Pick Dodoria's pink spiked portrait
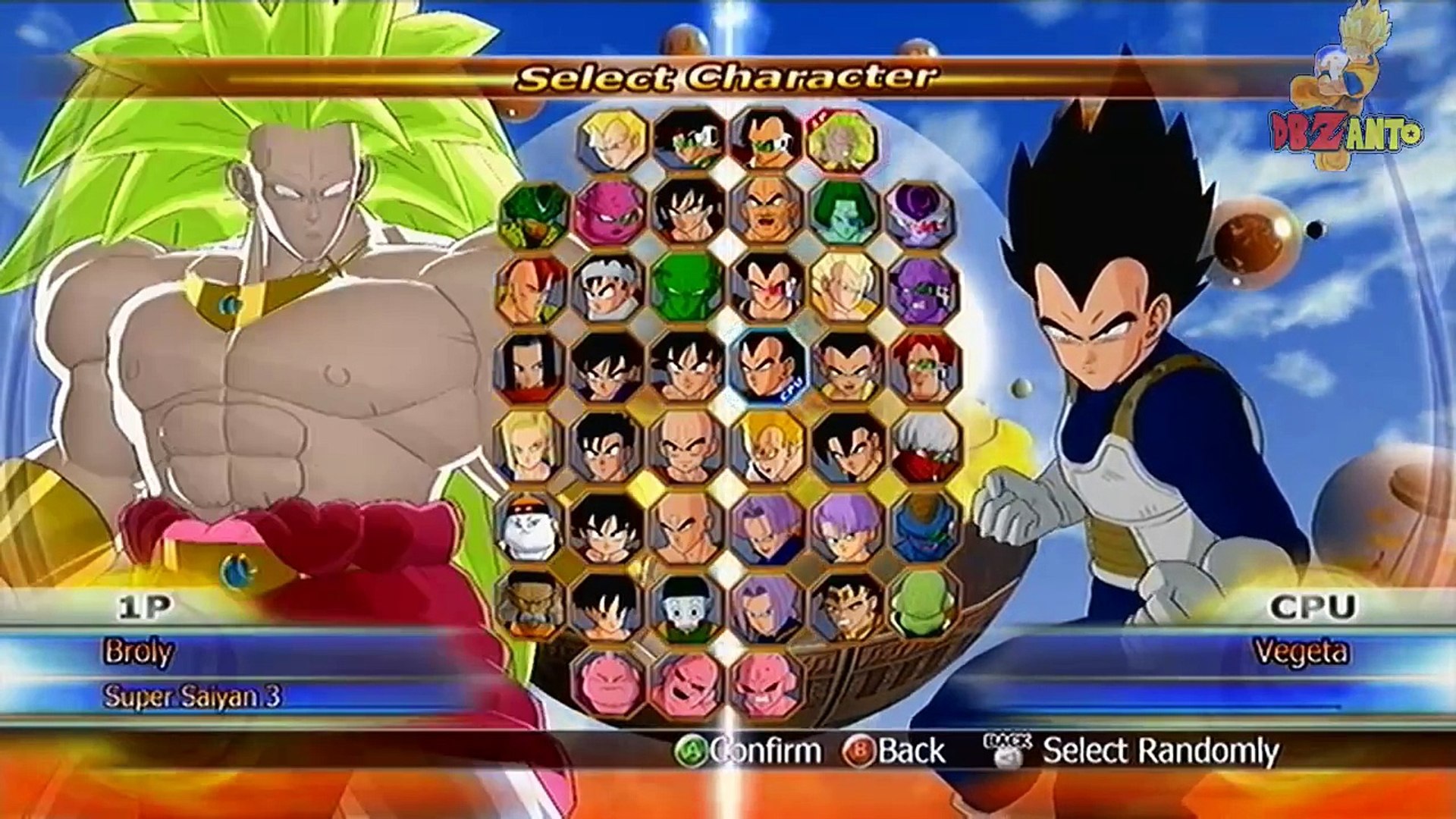This screenshot has width=1456, height=819. (x=610, y=214)
